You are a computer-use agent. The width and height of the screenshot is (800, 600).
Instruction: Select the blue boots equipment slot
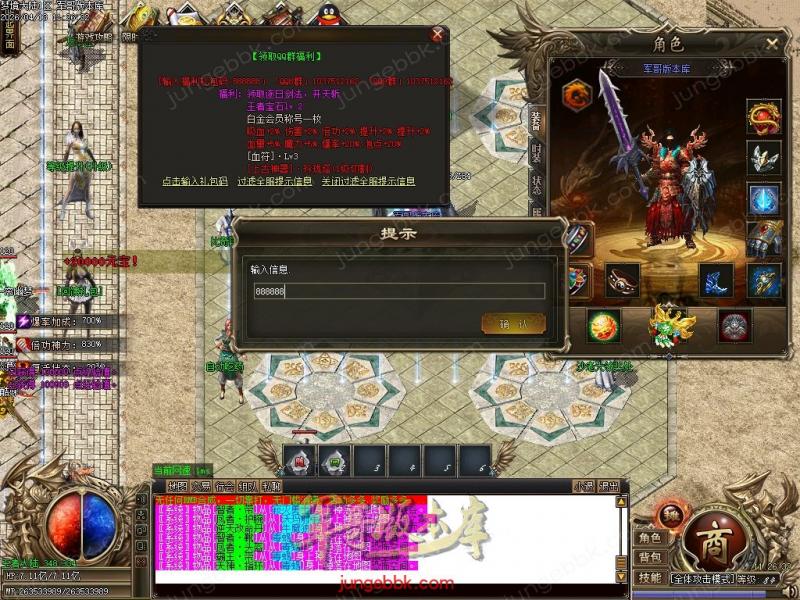coord(716,280)
